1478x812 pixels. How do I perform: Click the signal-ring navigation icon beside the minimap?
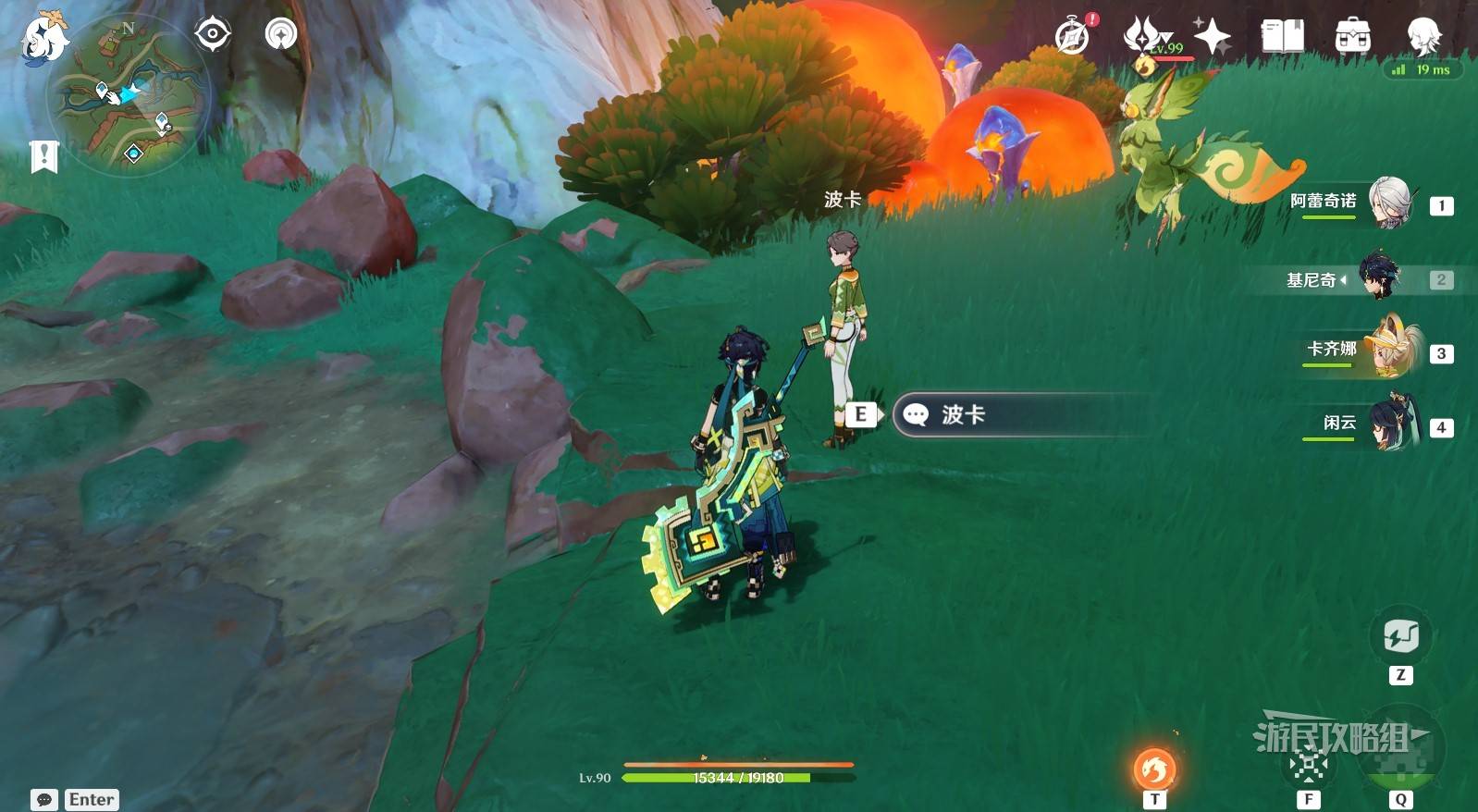click(x=280, y=35)
